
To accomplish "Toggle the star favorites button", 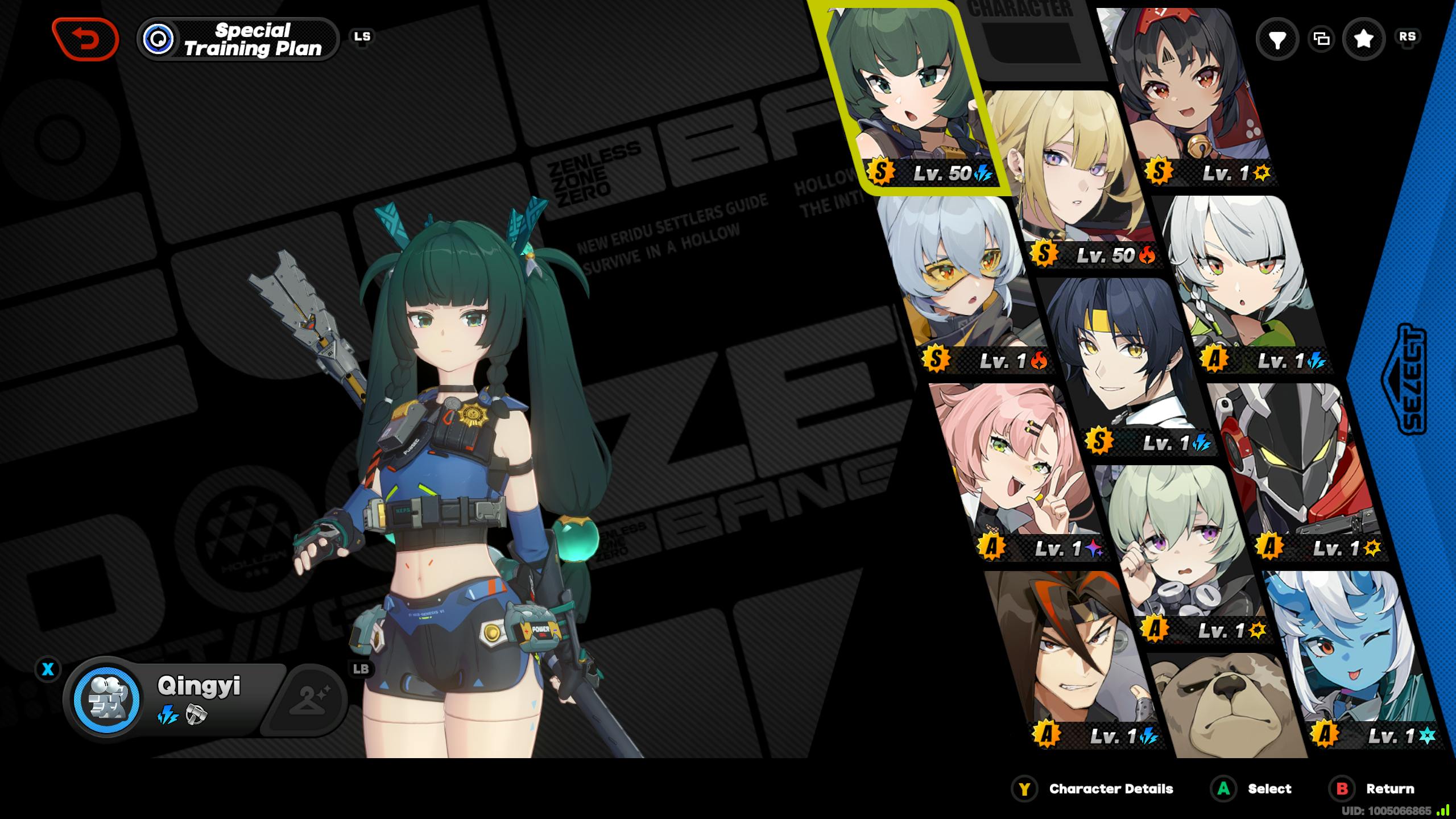I will tap(1363, 39).
